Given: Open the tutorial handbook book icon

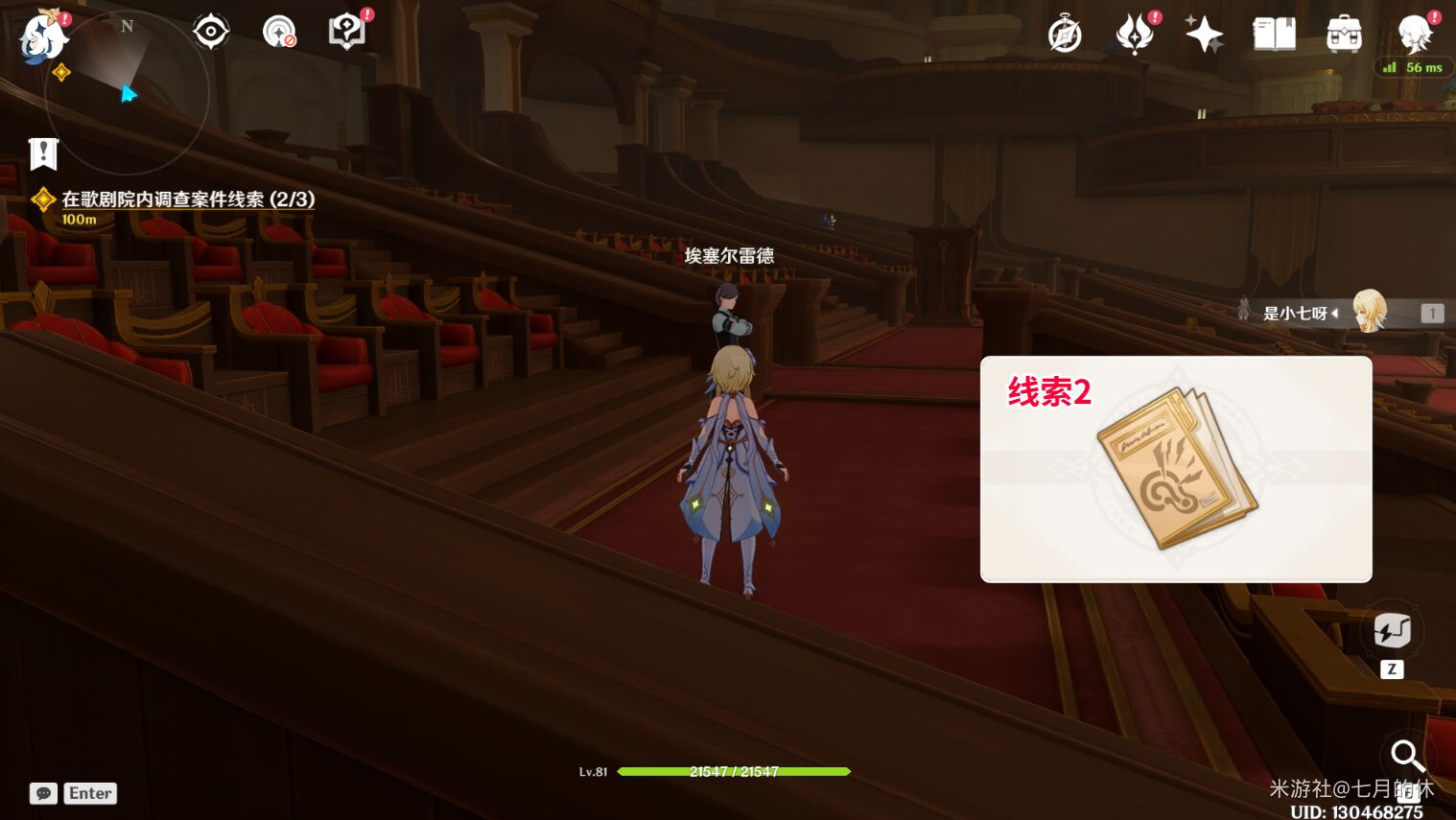Looking at the screenshot, I should click(x=346, y=31).
